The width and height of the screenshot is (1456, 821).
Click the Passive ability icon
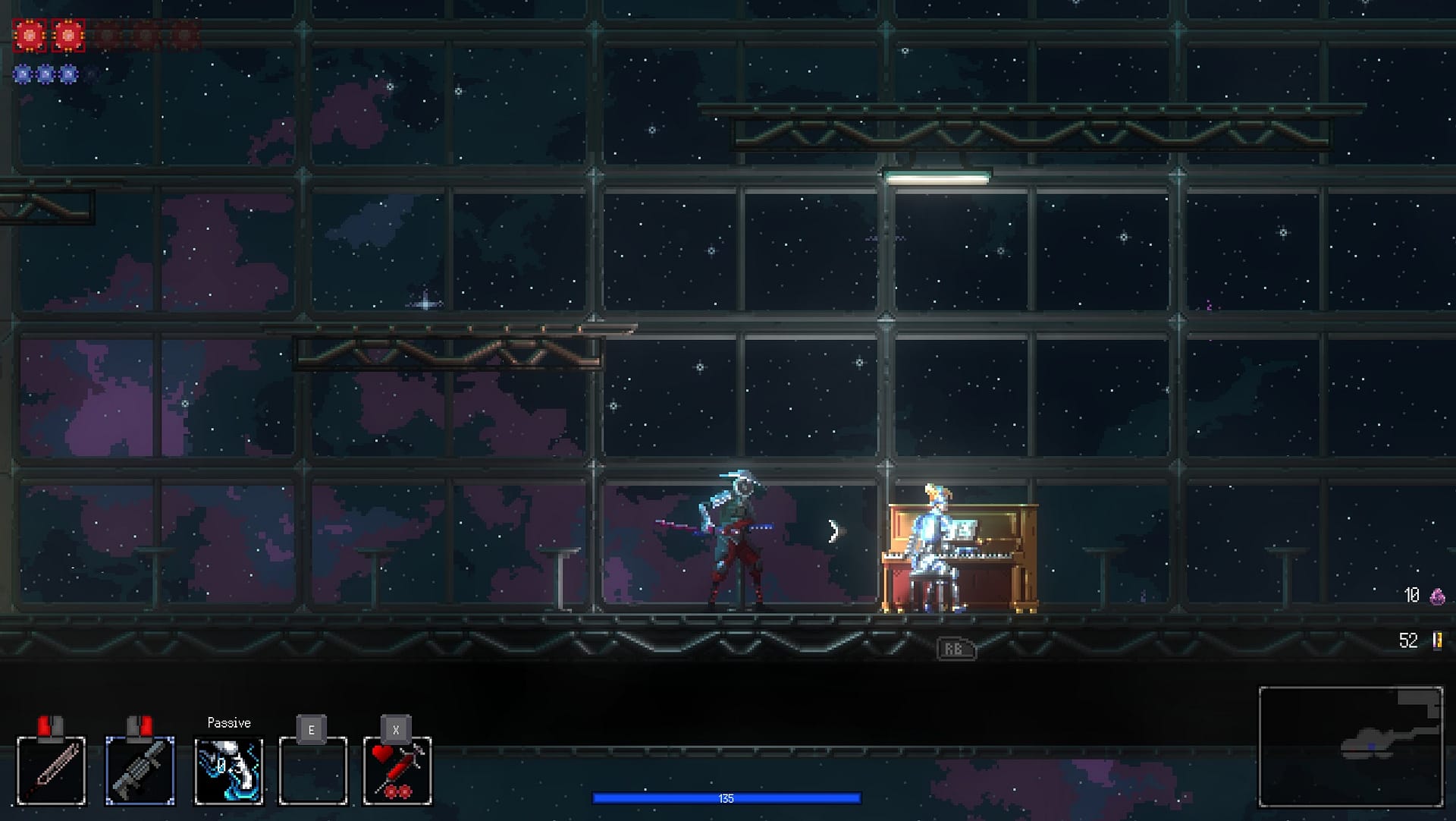[x=229, y=770]
